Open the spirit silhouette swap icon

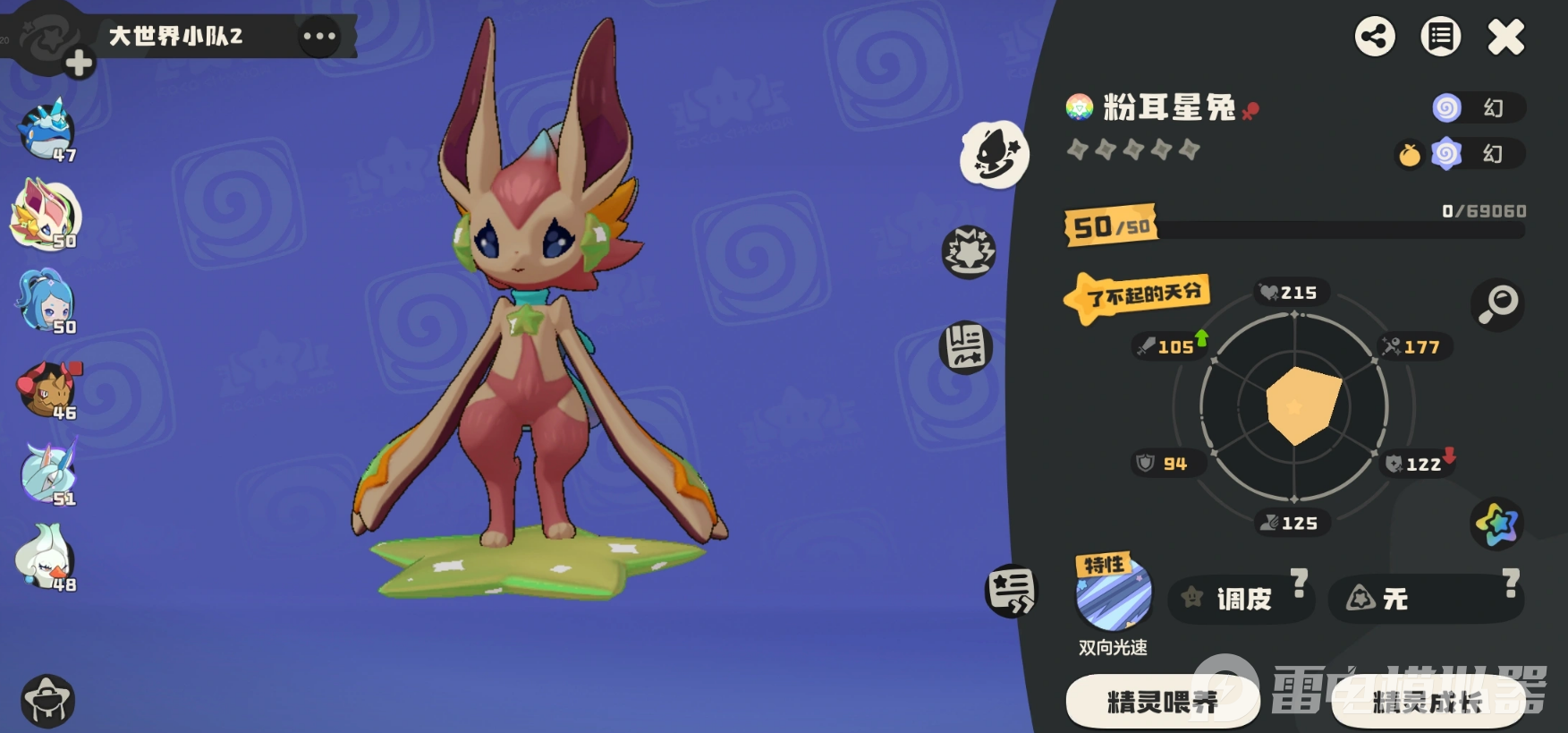pyautogui.click(x=994, y=155)
